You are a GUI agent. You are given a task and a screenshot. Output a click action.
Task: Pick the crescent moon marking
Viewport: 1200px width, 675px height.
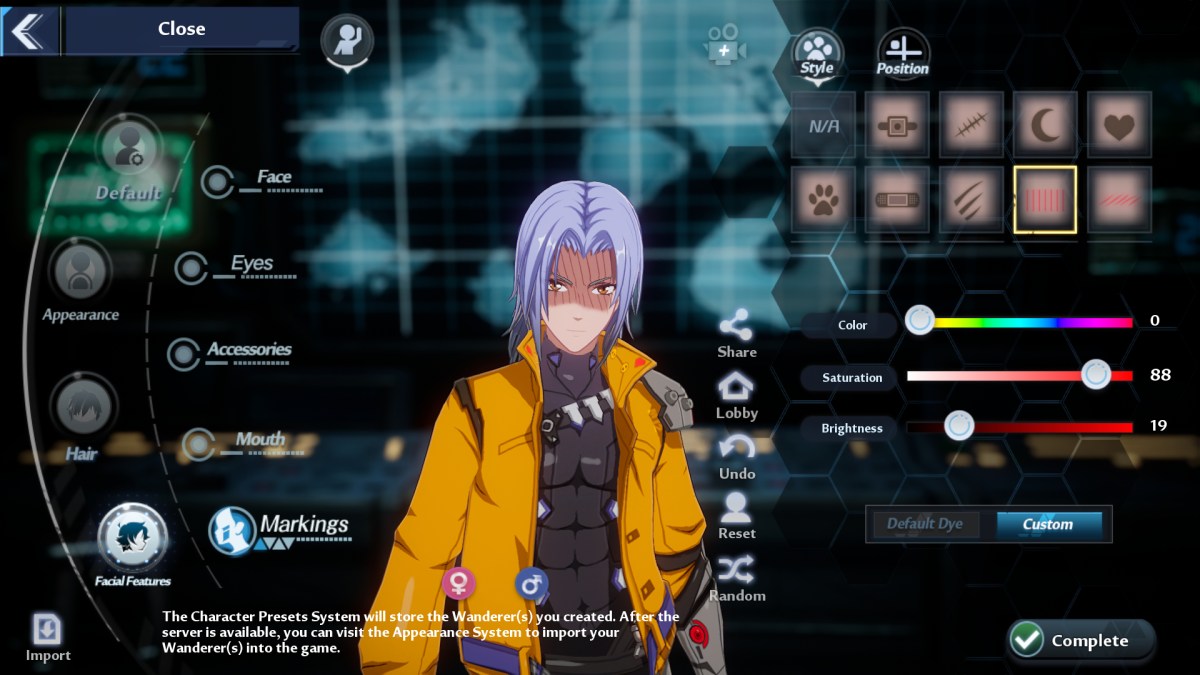point(1045,125)
